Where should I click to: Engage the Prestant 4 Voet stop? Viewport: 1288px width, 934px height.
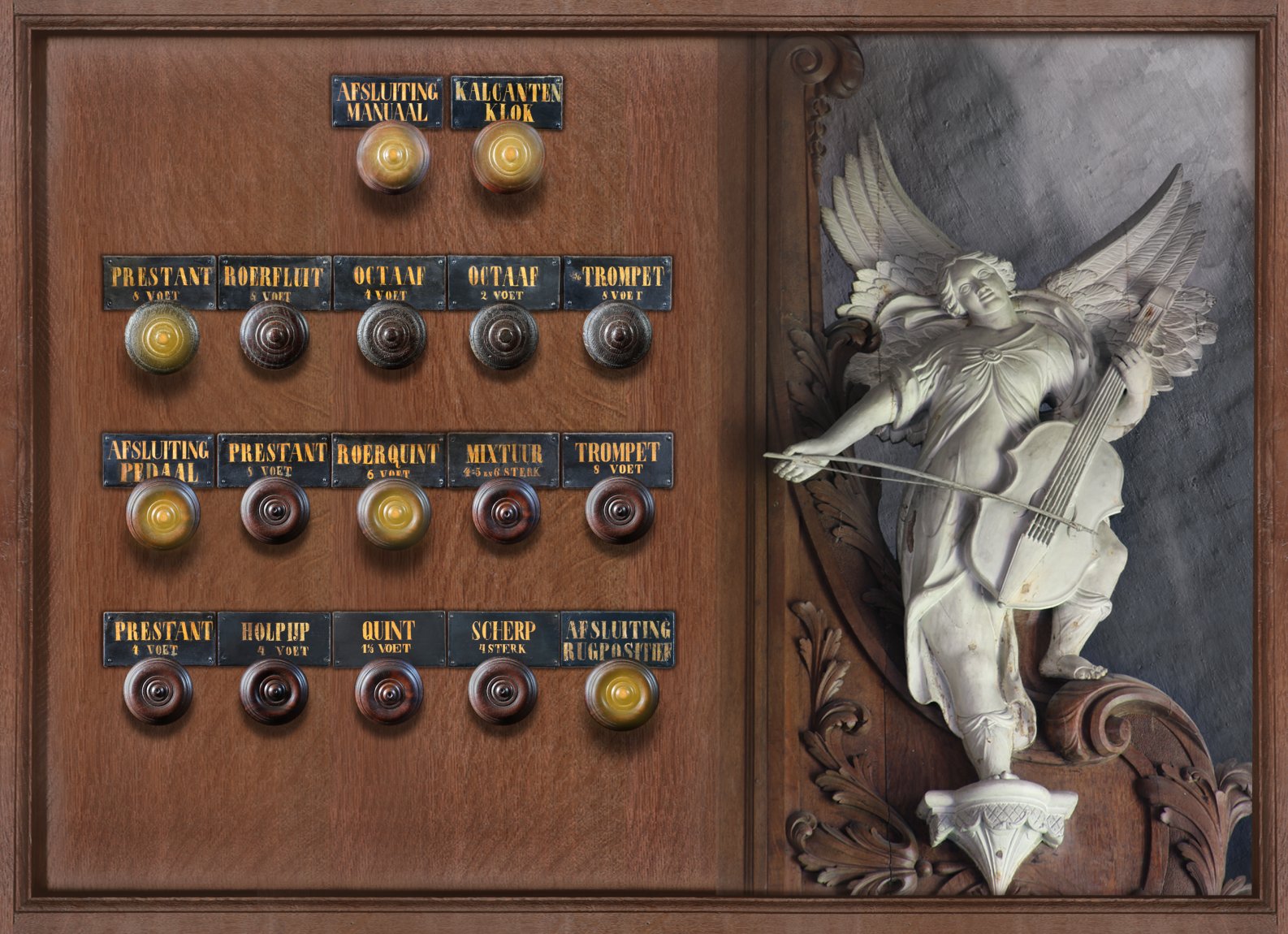click(x=158, y=691)
